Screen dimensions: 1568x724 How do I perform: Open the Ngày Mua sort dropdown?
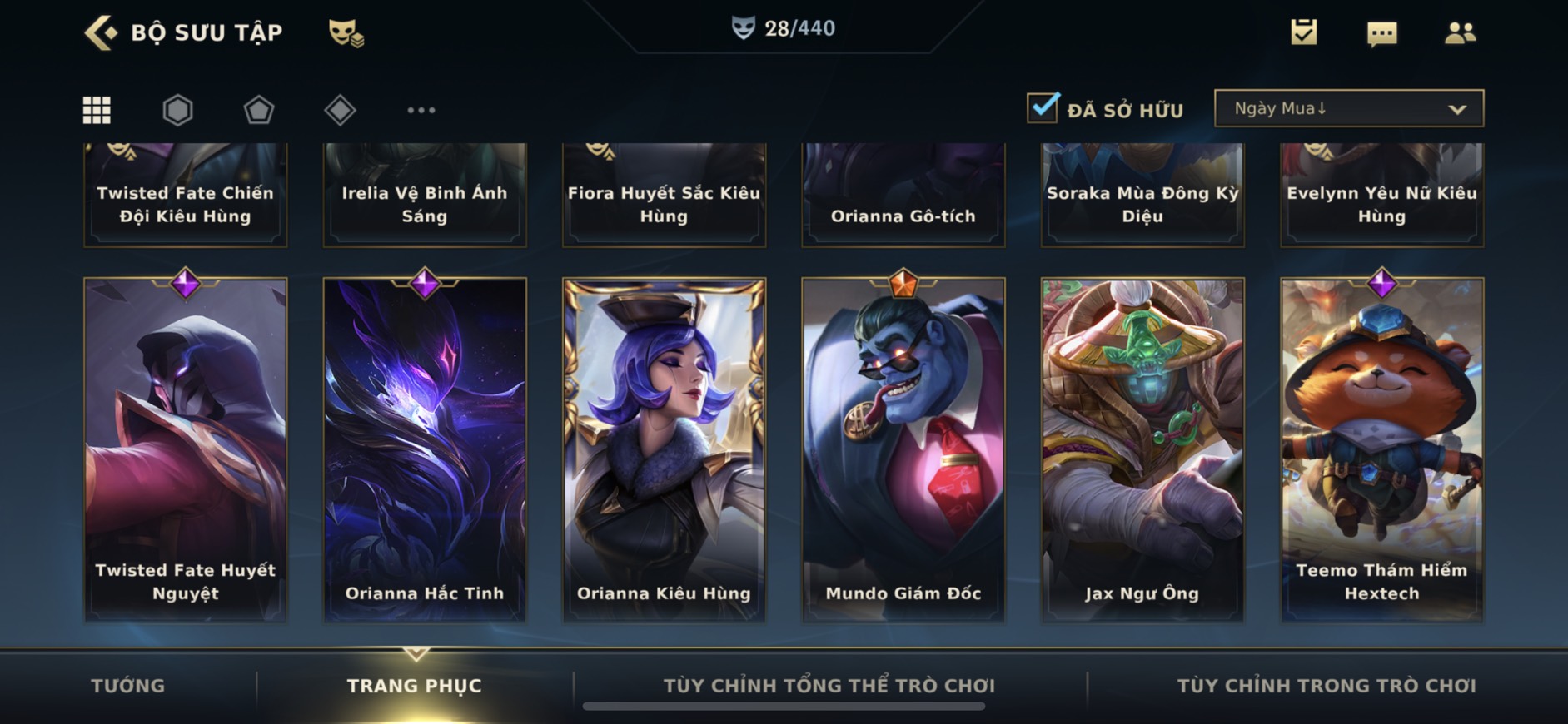pos(1348,108)
